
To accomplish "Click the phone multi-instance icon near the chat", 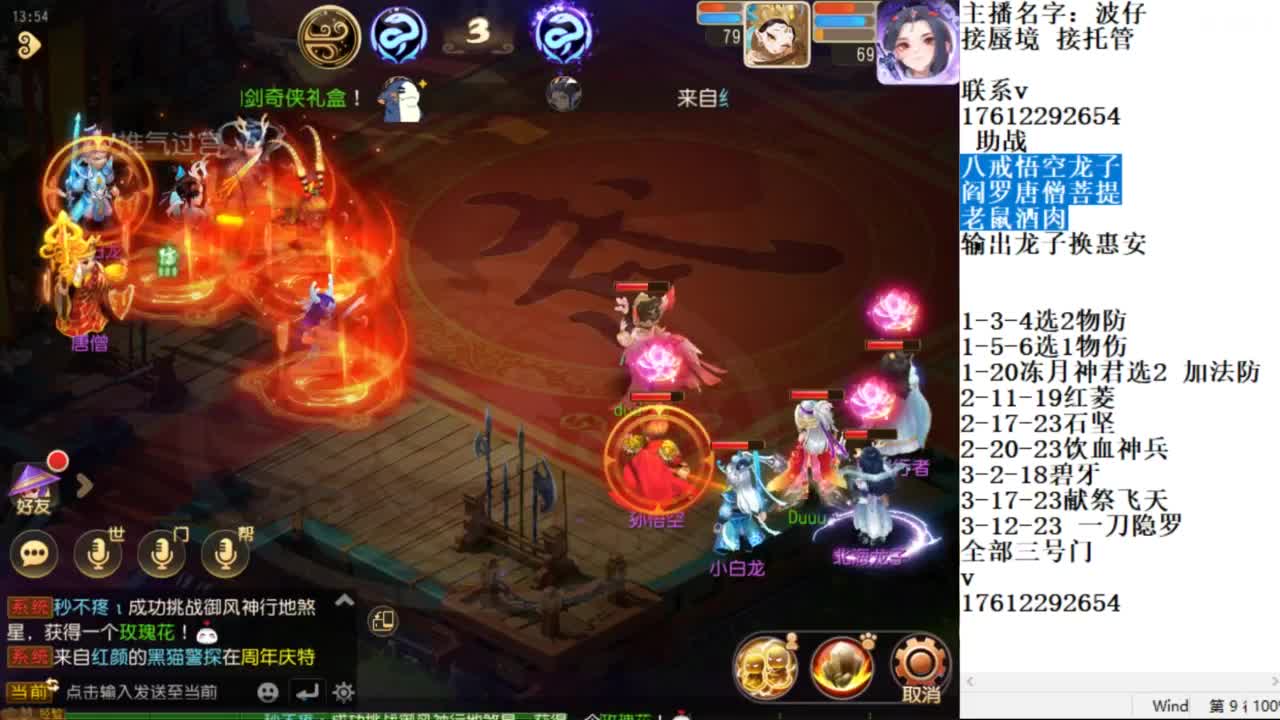I will click(x=384, y=622).
